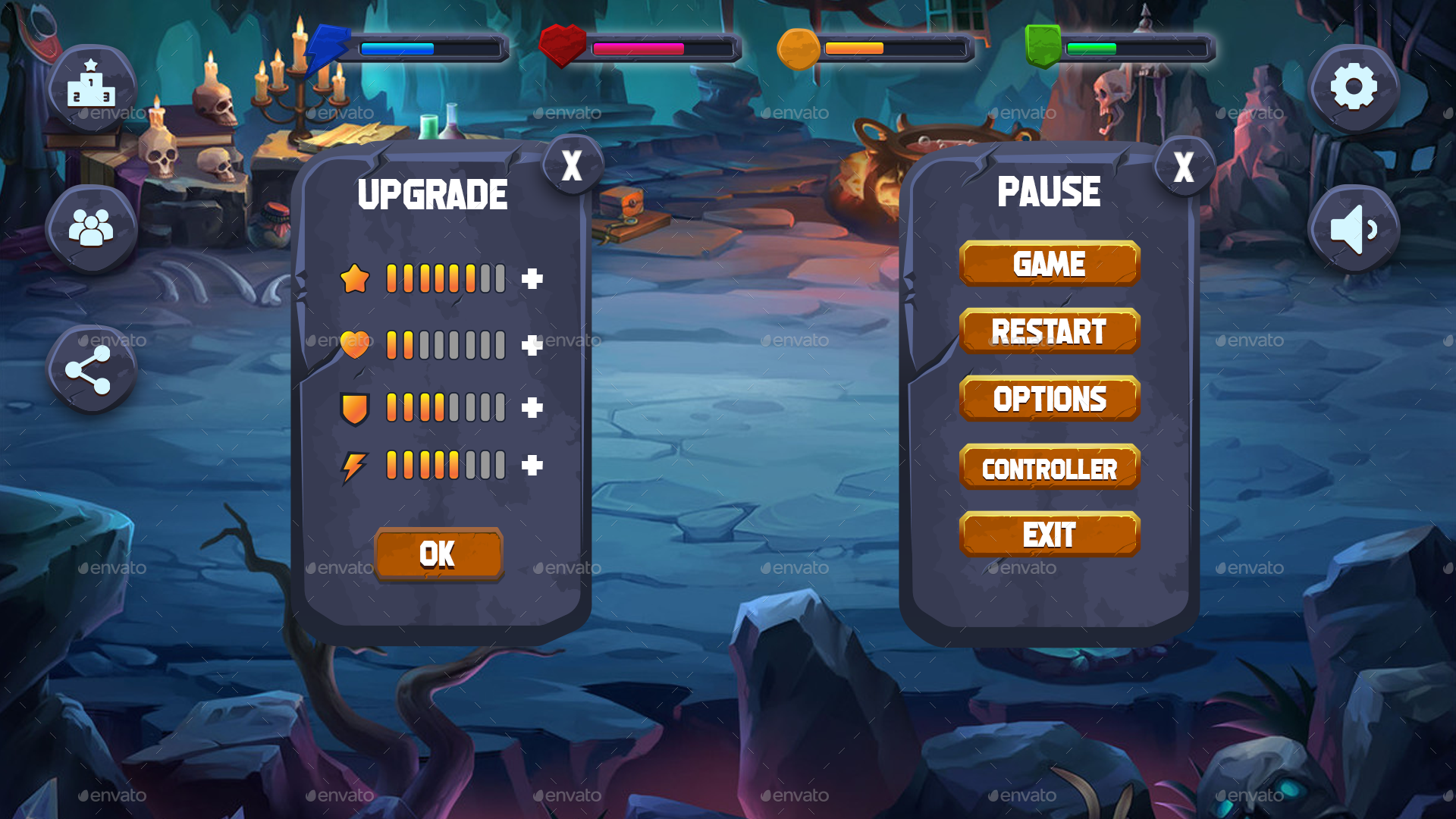
Task: Resume play via the GAME button
Action: pos(1050,264)
